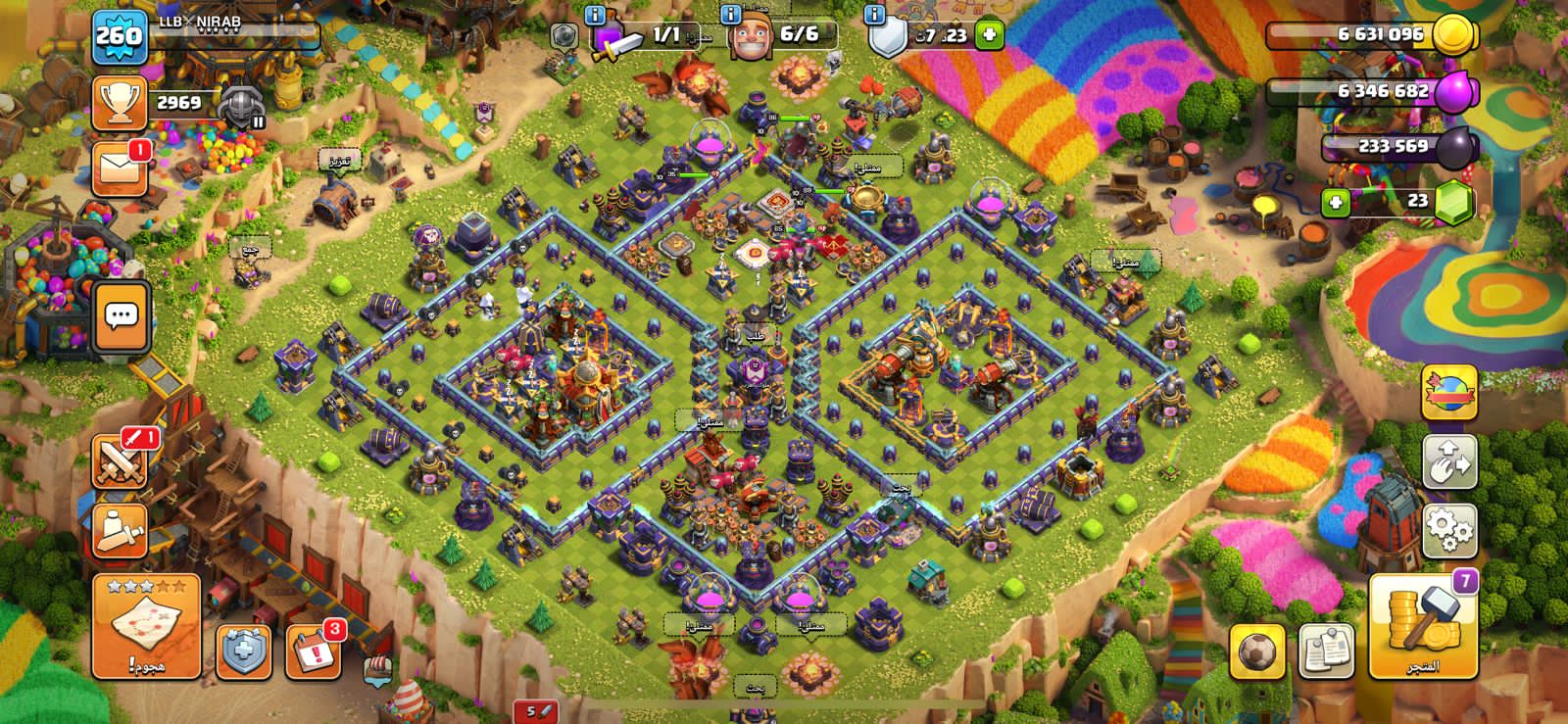Open the globe with red ribbon button

tap(1448, 392)
